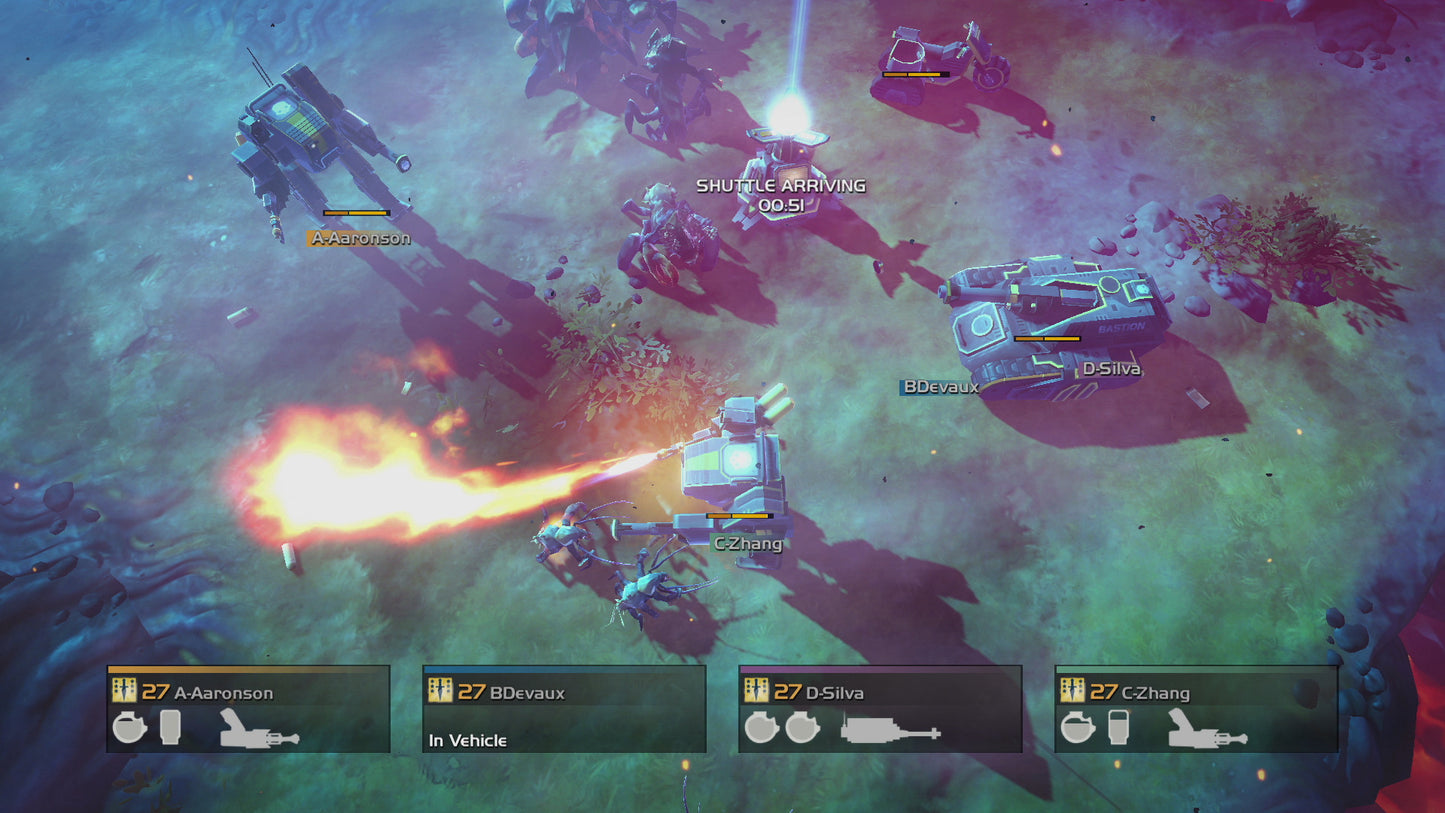
Task: Click C-Zhang's health bar above the mech
Action: click(x=740, y=515)
